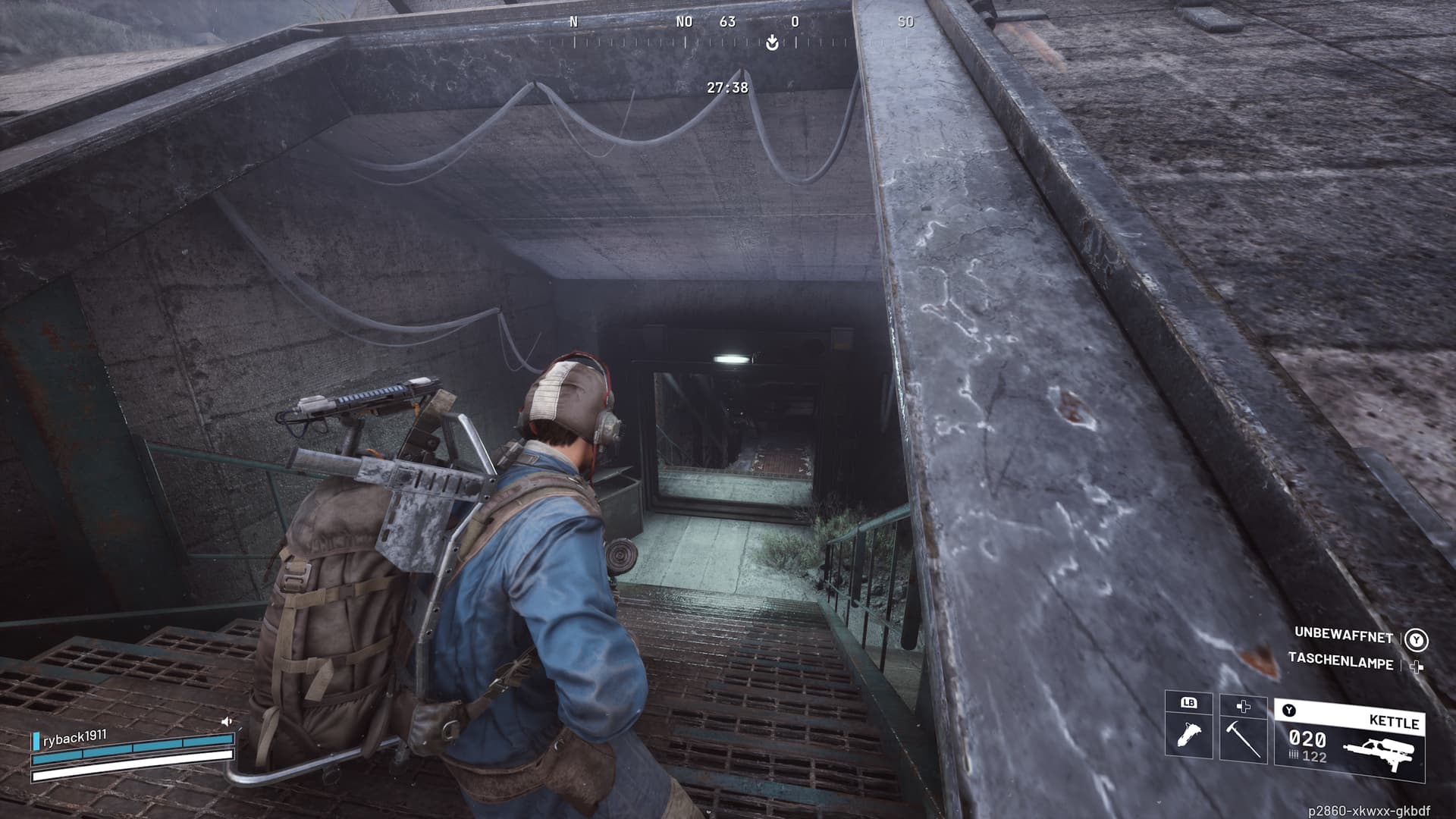
Task: Click the objective marker on the compass
Action: click(772, 42)
